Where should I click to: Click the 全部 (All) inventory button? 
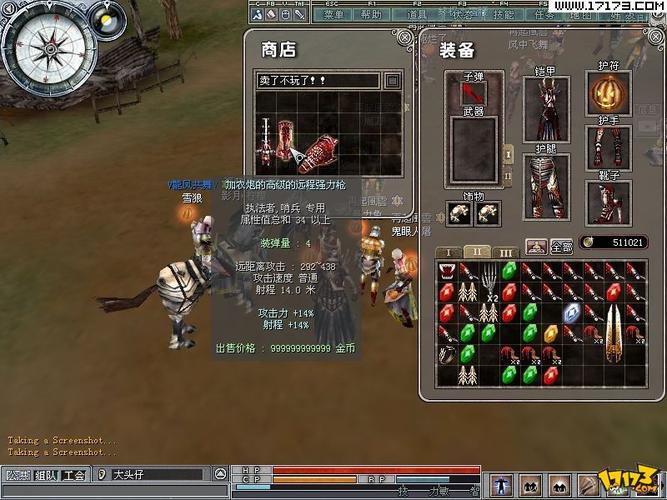tap(561, 246)
